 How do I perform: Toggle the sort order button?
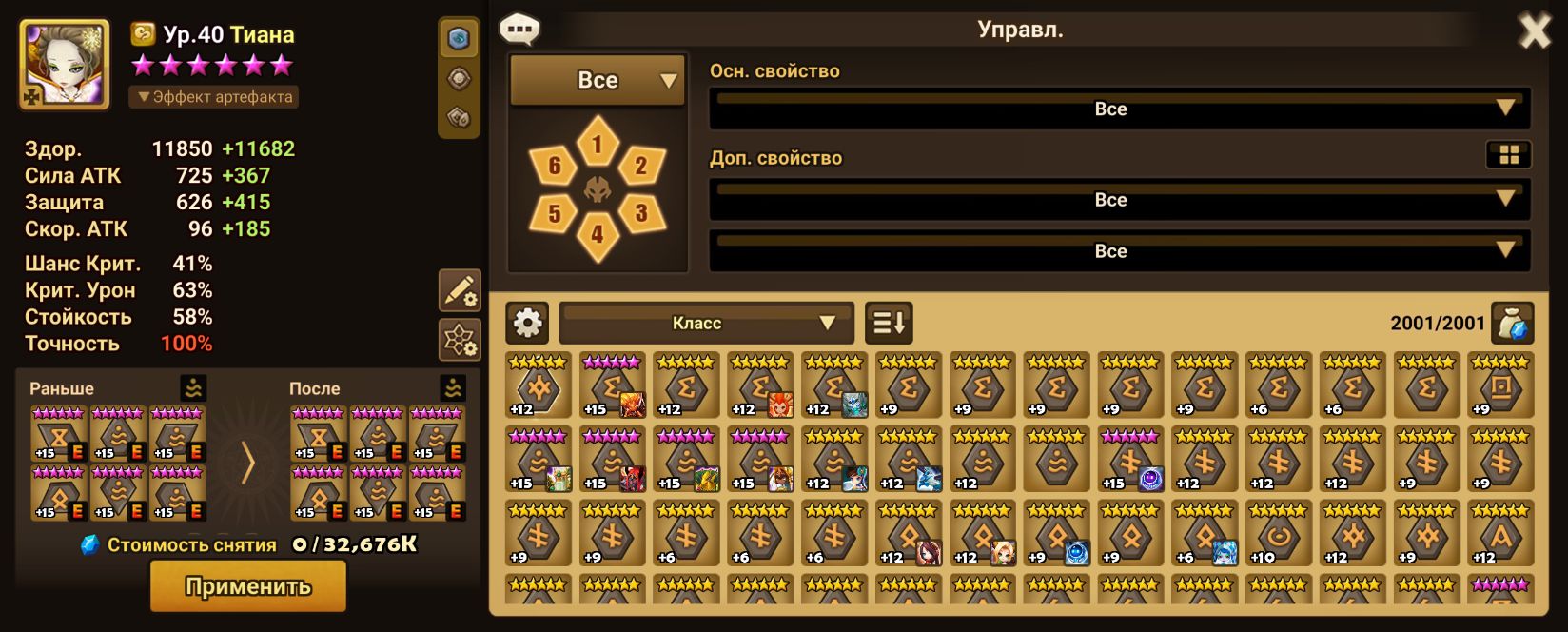[x=888, y=324]
